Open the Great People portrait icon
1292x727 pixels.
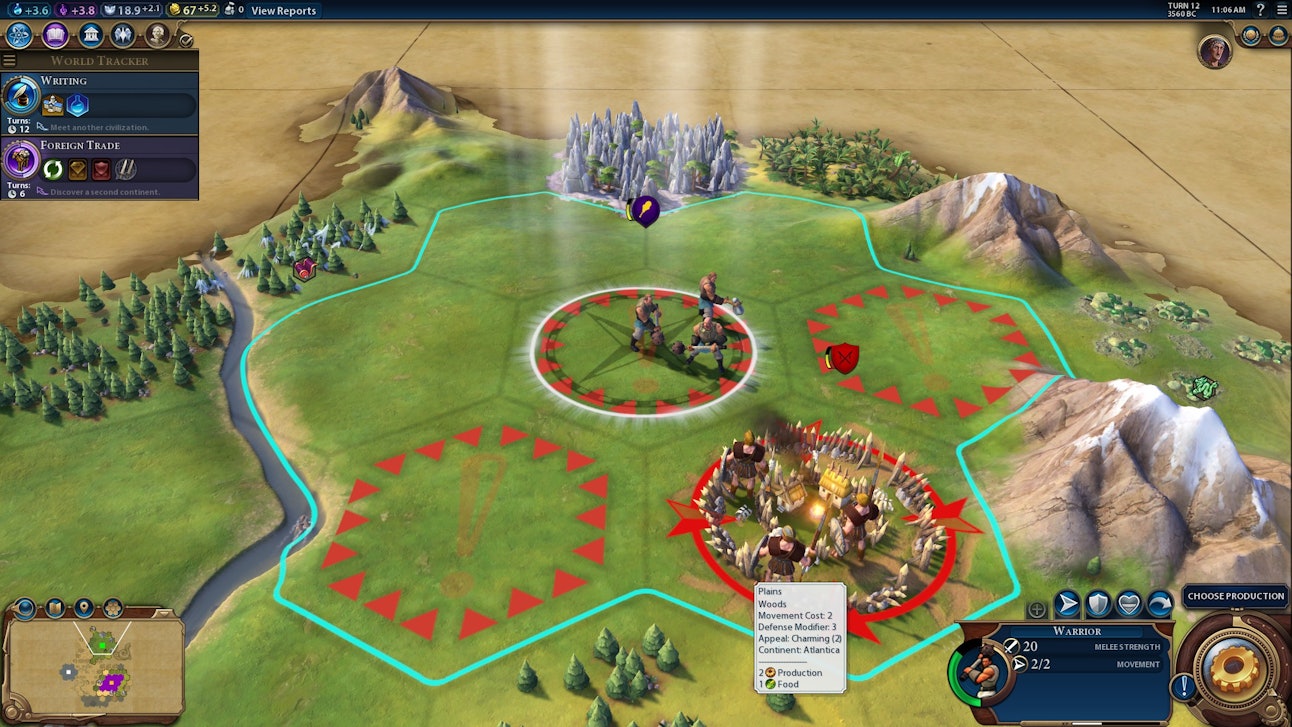tap(157, 35)
